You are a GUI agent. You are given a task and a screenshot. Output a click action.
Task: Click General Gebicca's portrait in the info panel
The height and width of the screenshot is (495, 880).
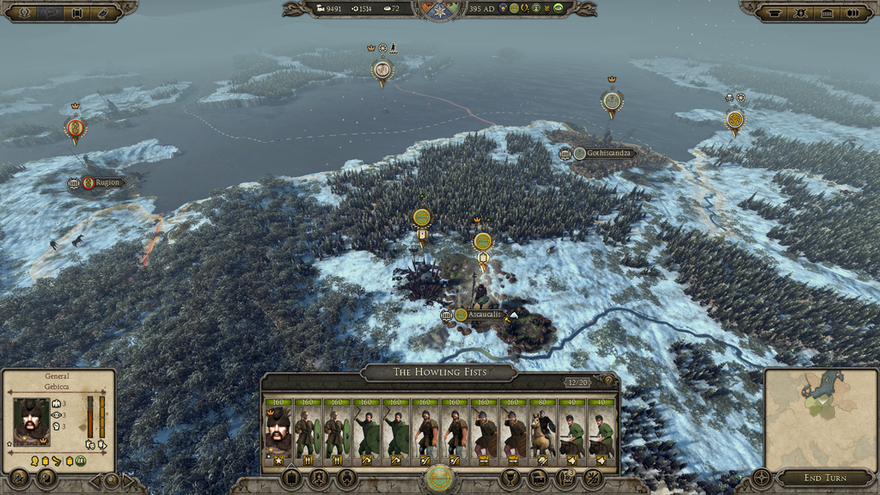(31, 421)
